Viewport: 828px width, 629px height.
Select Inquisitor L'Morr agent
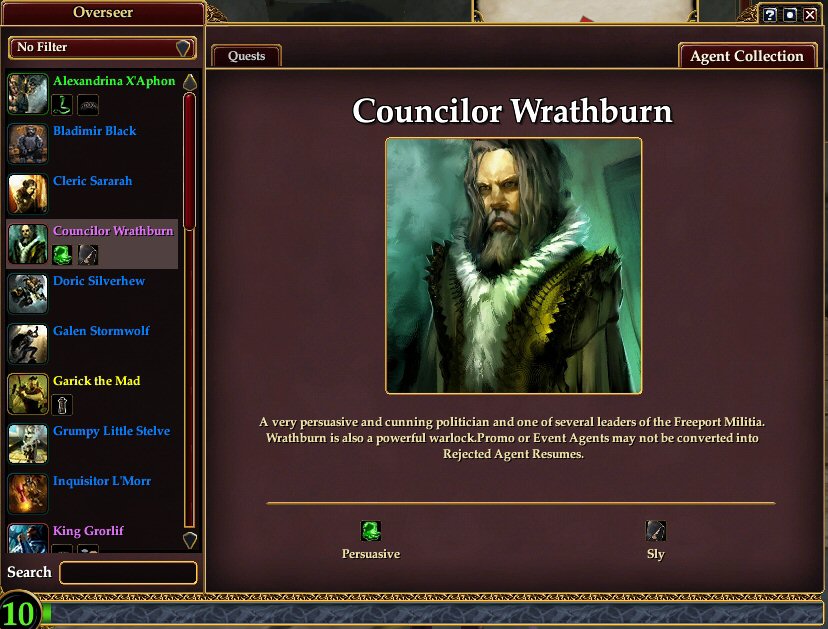(x=102, y=481)
